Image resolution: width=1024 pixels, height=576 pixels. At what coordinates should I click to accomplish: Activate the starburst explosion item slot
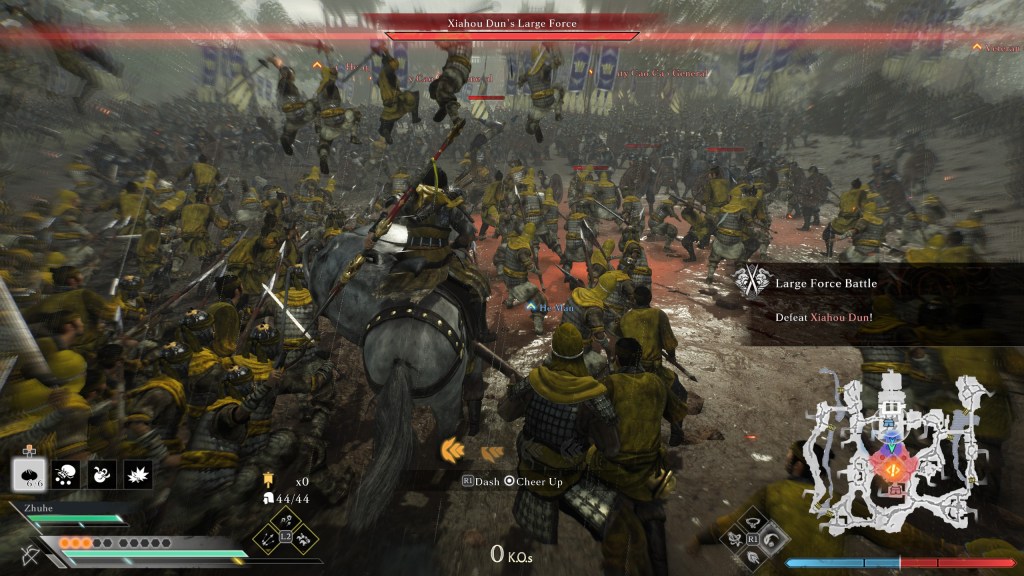coord(137,474)
